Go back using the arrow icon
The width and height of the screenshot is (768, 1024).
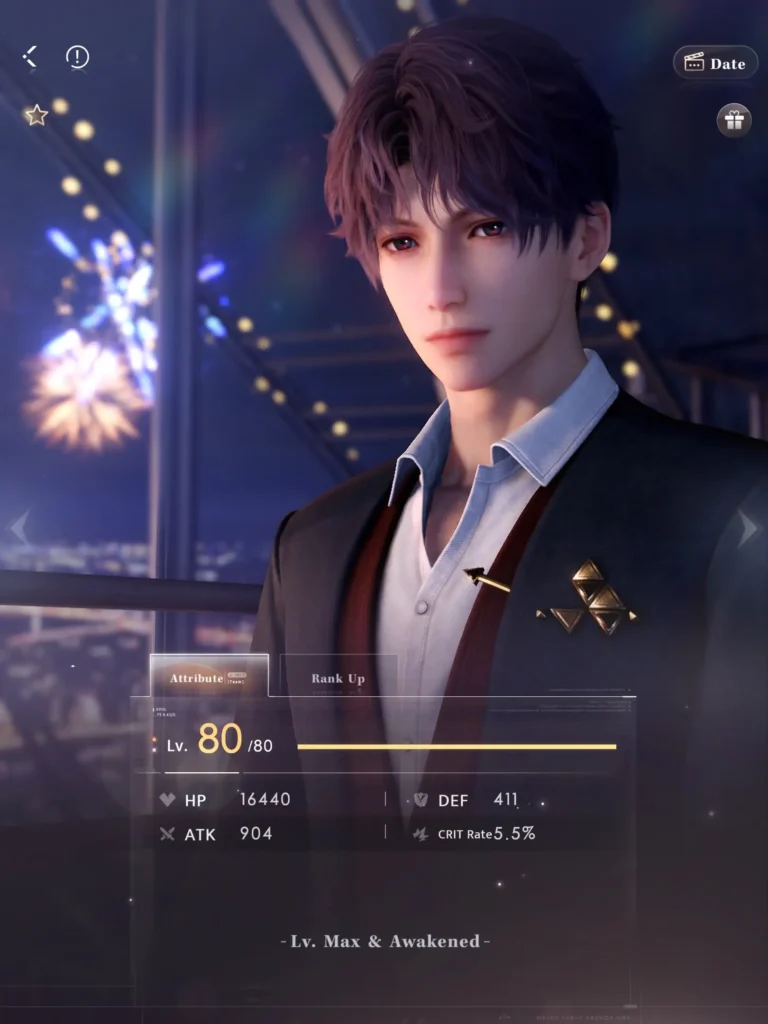click(30, 57)
